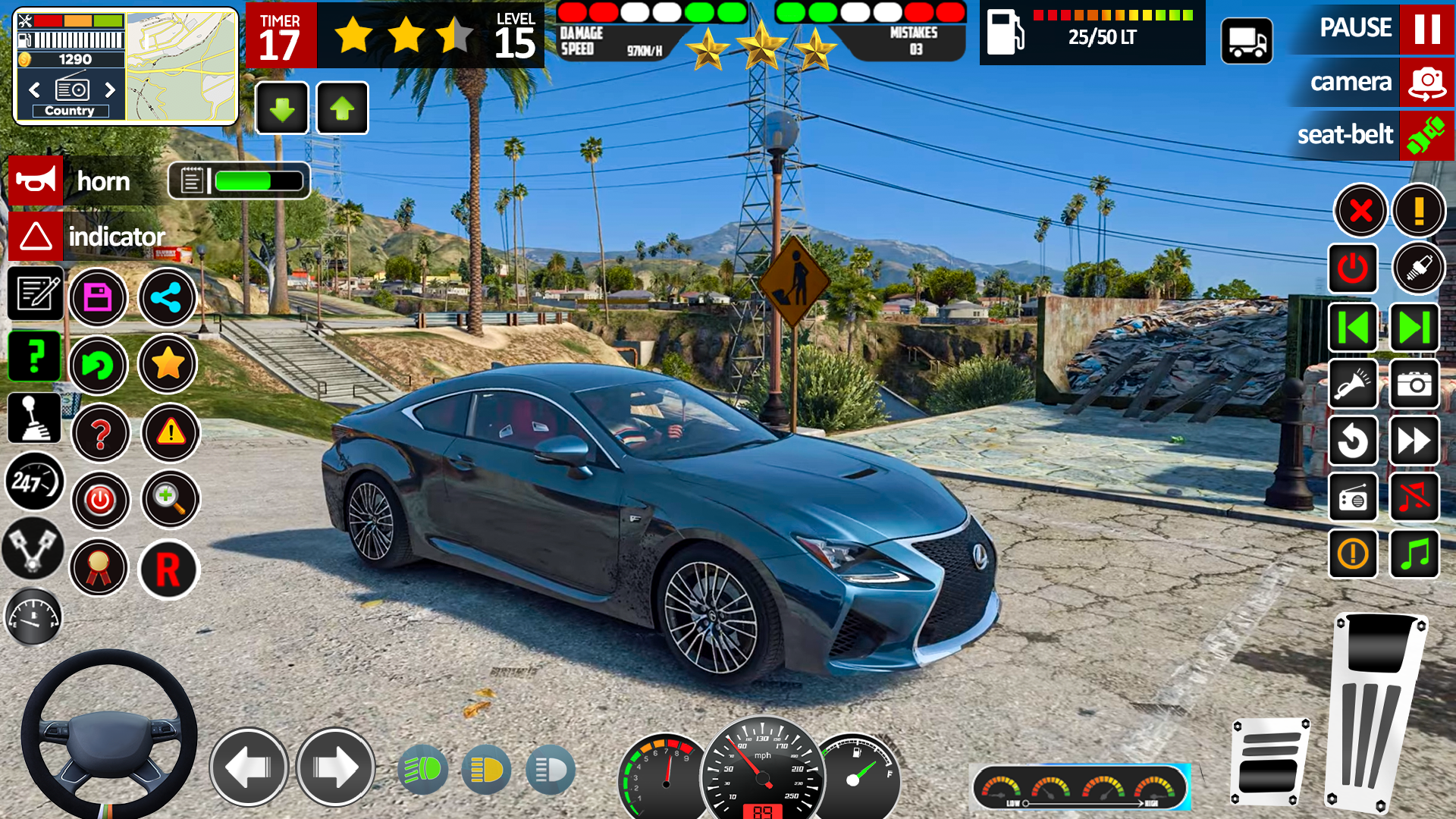Image resolution: width=1456 pixels, height=819 pixels.
Task: Click the red X close button
Action: (1360, 210)
